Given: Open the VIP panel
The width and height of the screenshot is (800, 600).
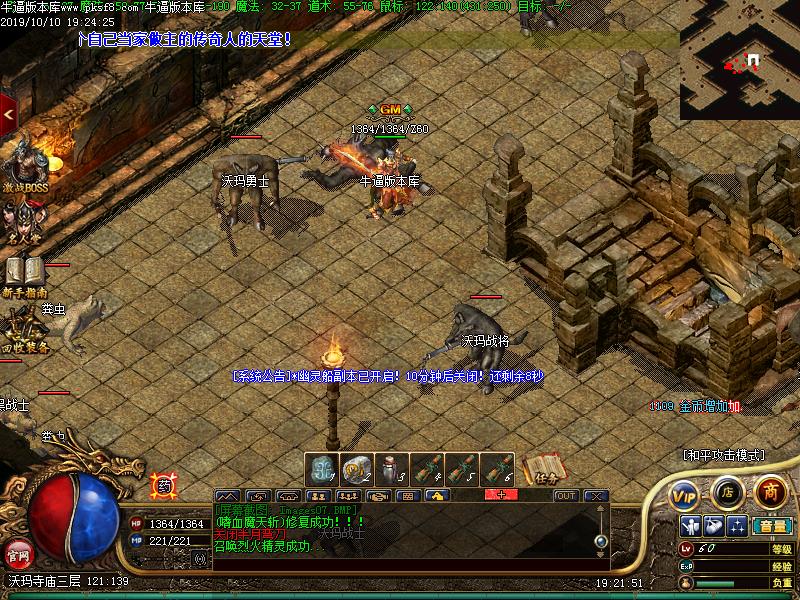Looking at the screenshot, I should (684, 494).
